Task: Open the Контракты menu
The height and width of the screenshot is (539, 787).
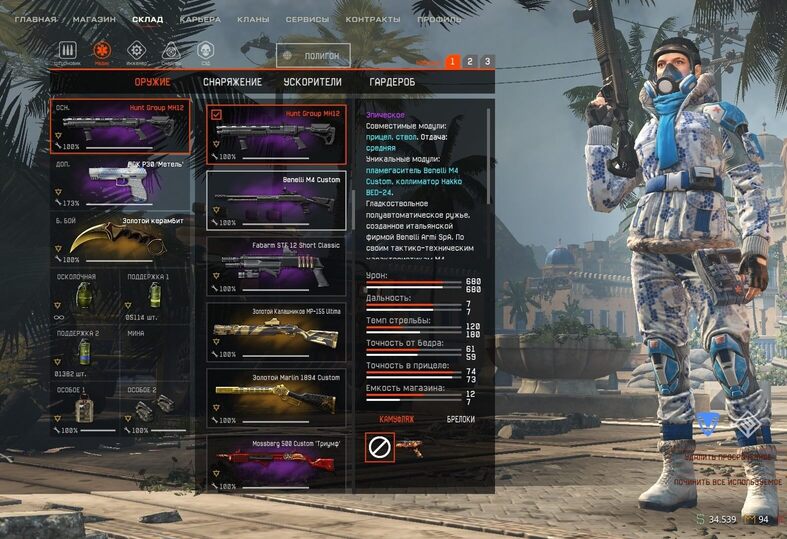Action: coord(373,19)
